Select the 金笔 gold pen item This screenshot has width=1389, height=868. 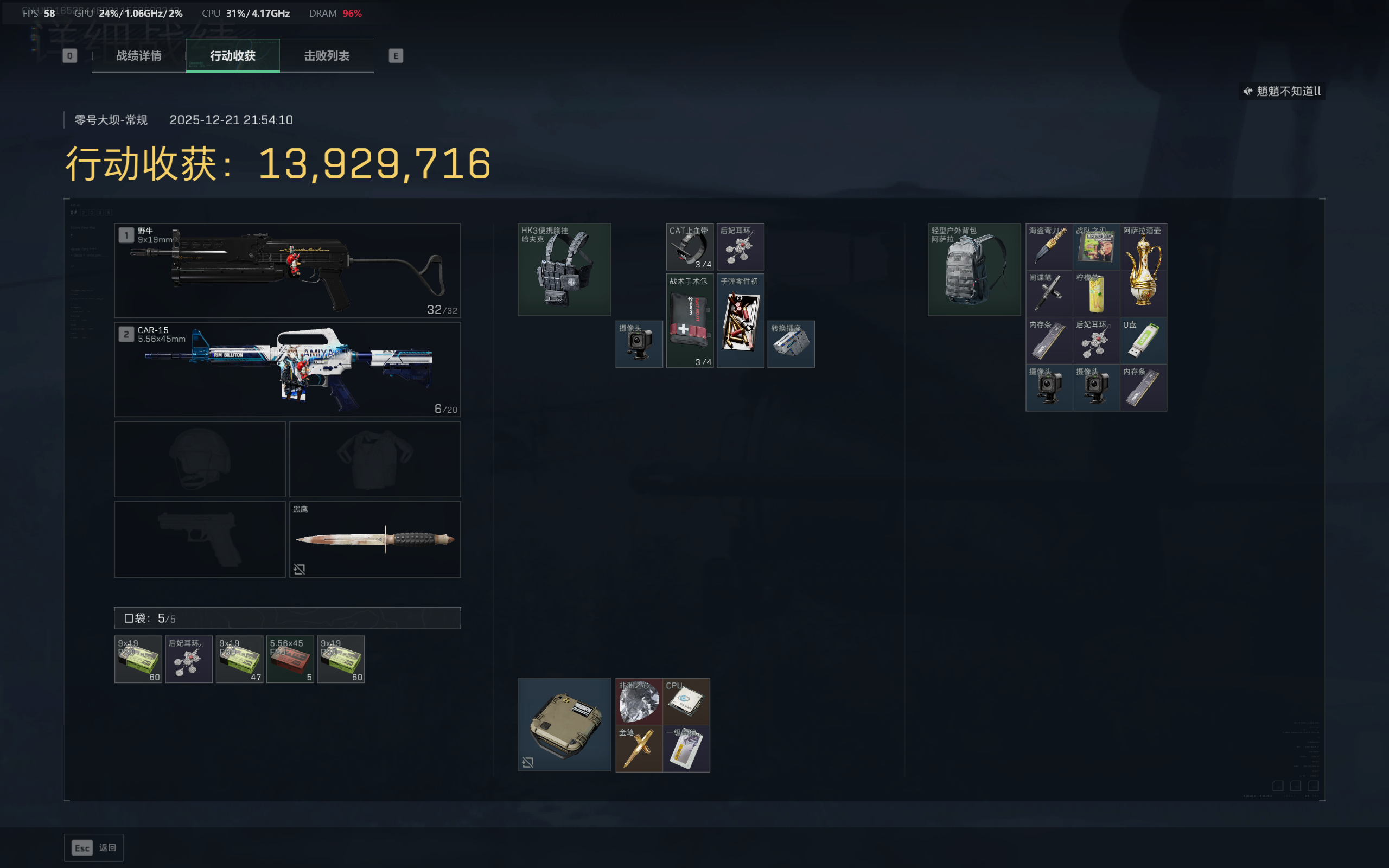click(639, 748)
